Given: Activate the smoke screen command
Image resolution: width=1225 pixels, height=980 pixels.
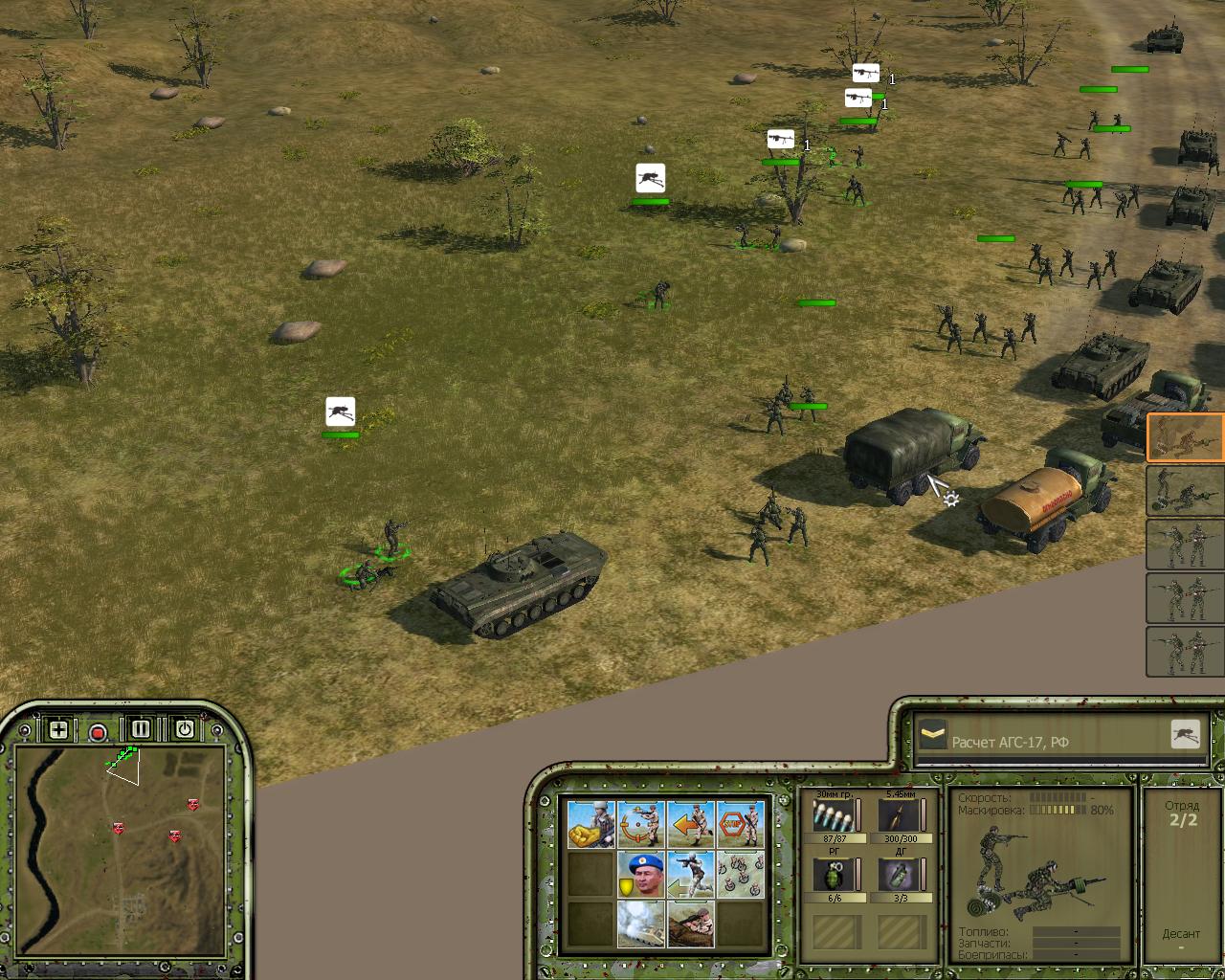Looking at the screenshot, I should (640, 924).
